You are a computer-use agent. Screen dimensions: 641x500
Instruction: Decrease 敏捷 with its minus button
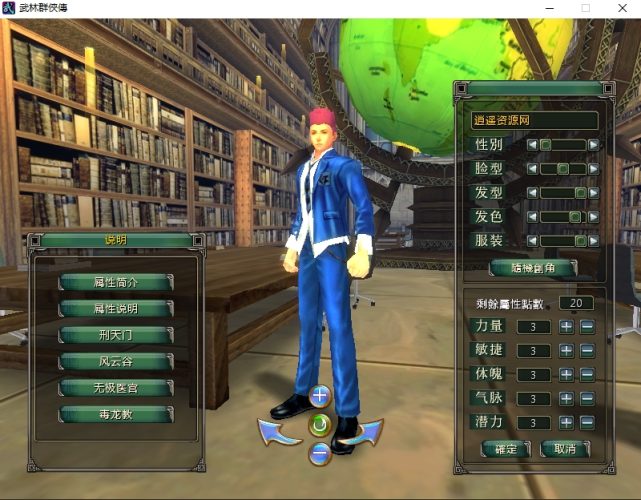pos(587,350)
